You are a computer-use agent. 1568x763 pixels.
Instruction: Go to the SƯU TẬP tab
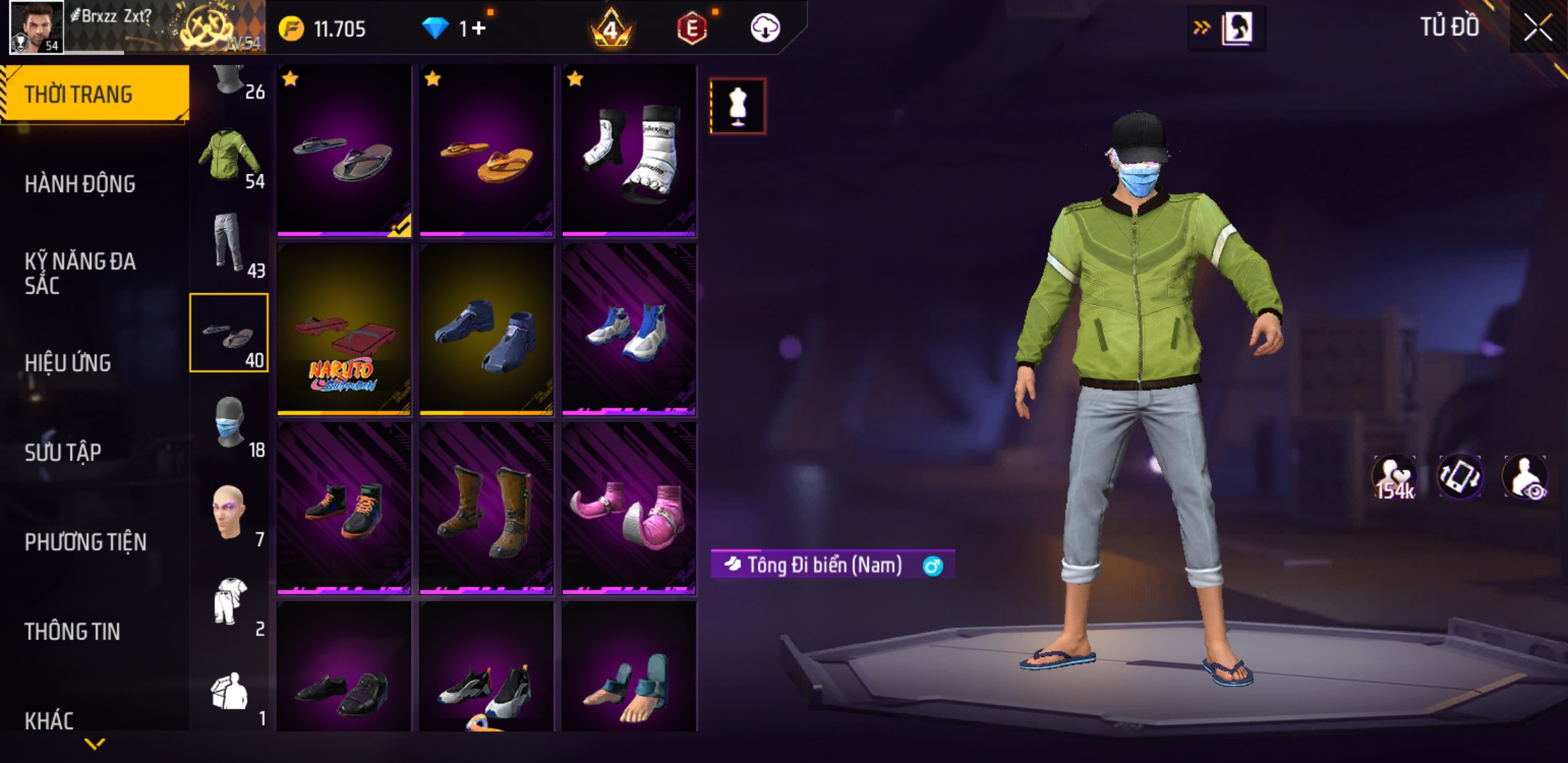tap(63, 452)
